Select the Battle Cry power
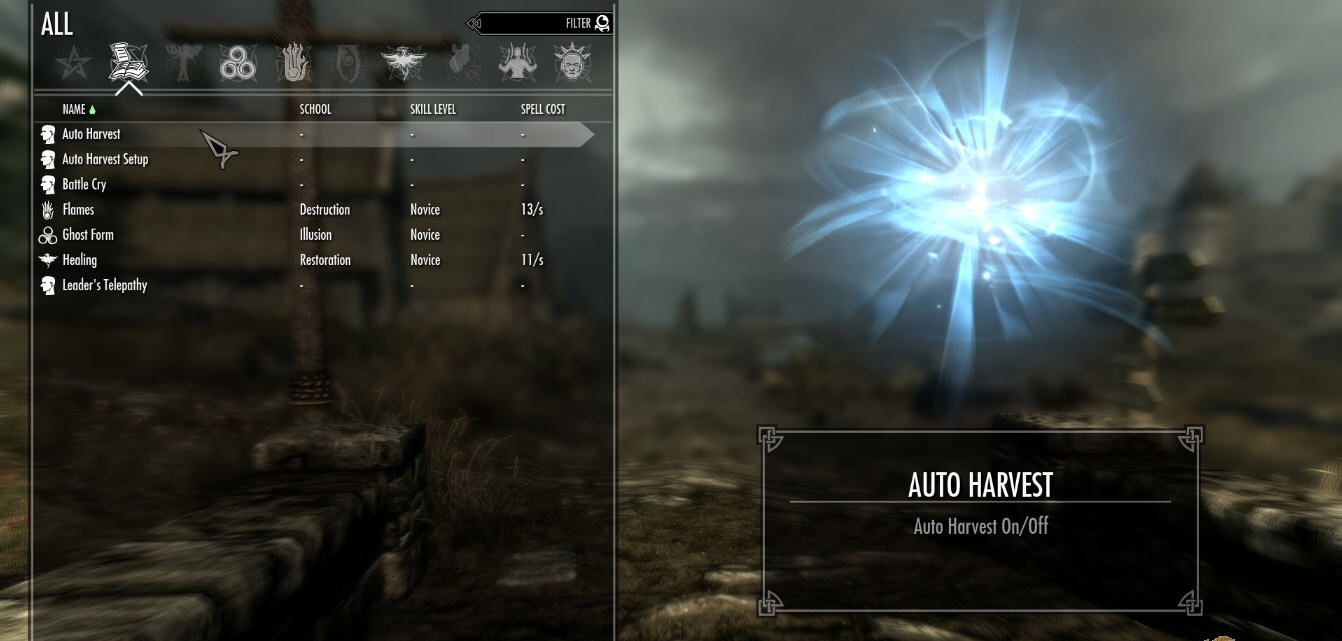The width and height of the screenshot is (1342, 641). point(84,184)
